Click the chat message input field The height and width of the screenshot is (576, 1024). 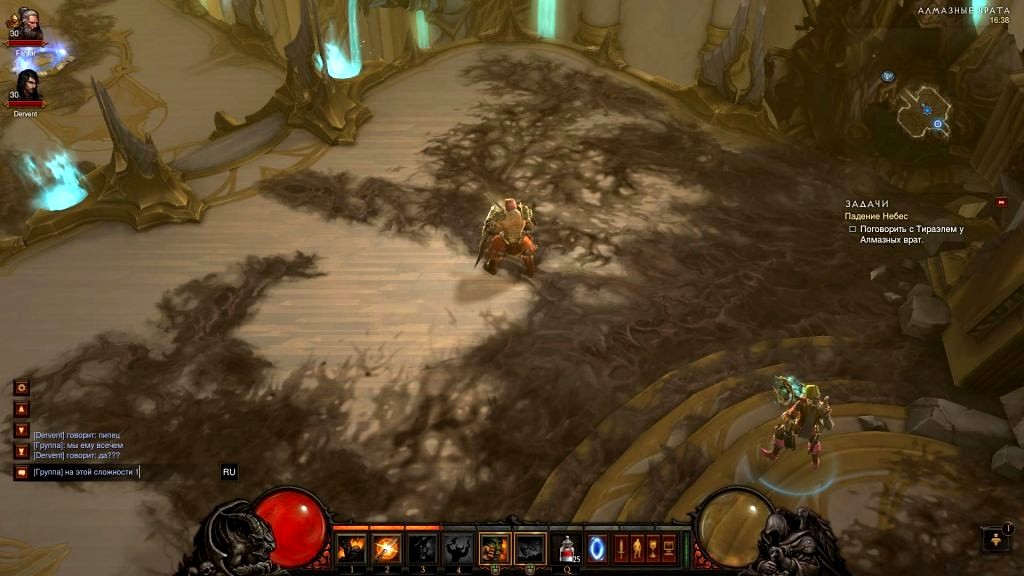(x=120, y=472)
